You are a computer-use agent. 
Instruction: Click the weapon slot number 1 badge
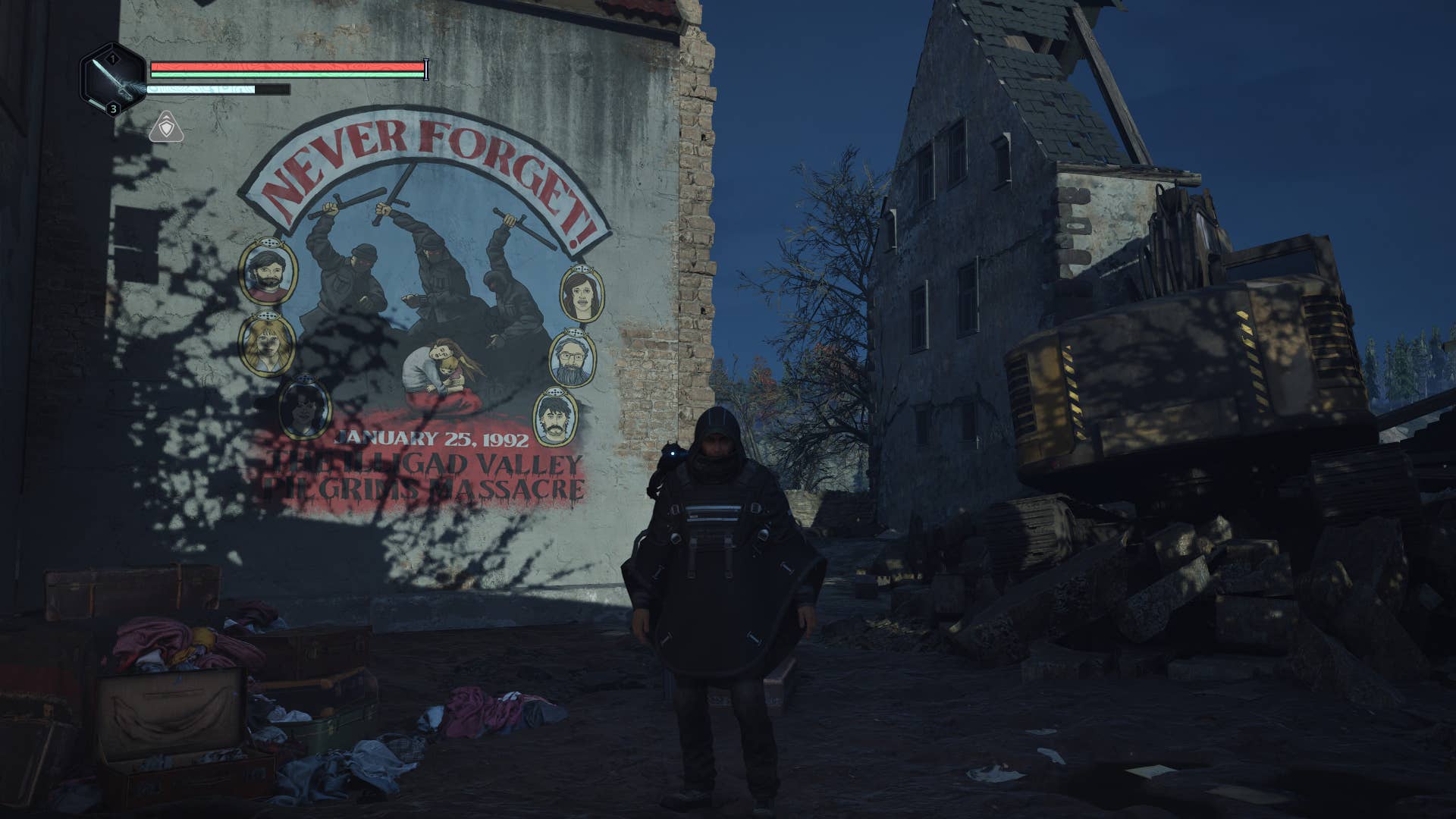coord(111,58)
